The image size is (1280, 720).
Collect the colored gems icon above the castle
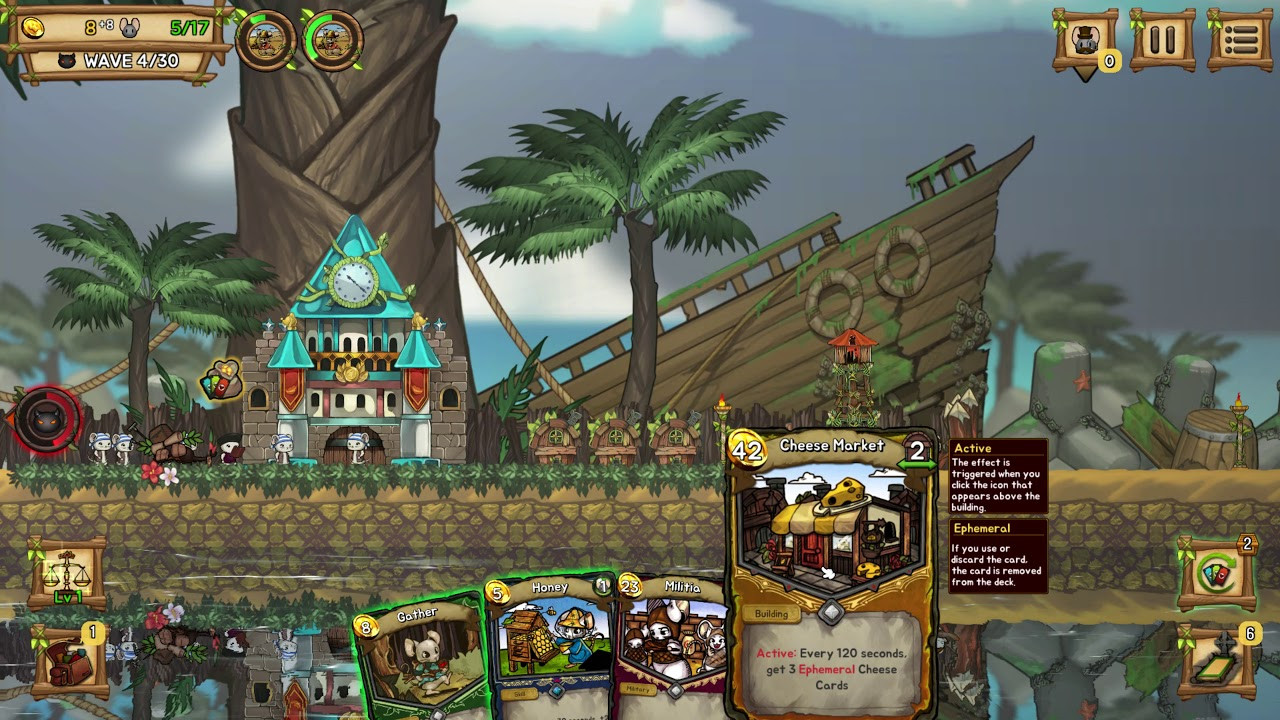tap(221, 381)
